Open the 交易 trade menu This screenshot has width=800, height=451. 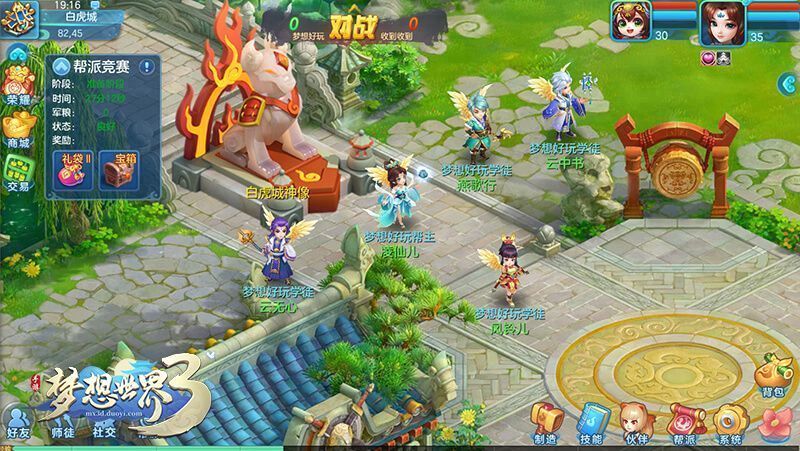(19, 172)
